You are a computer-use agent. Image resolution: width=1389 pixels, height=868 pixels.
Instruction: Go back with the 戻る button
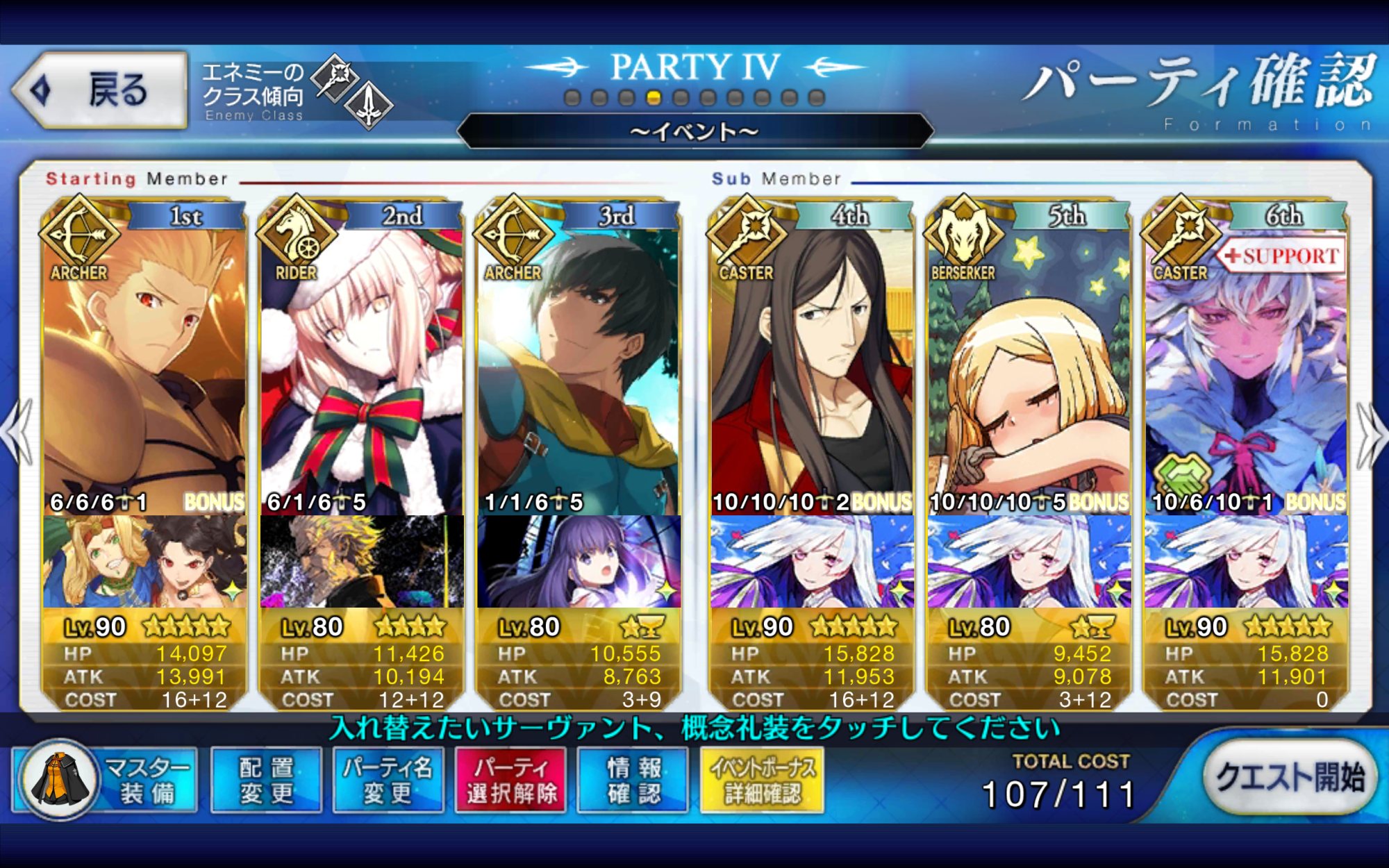point(101,90)
